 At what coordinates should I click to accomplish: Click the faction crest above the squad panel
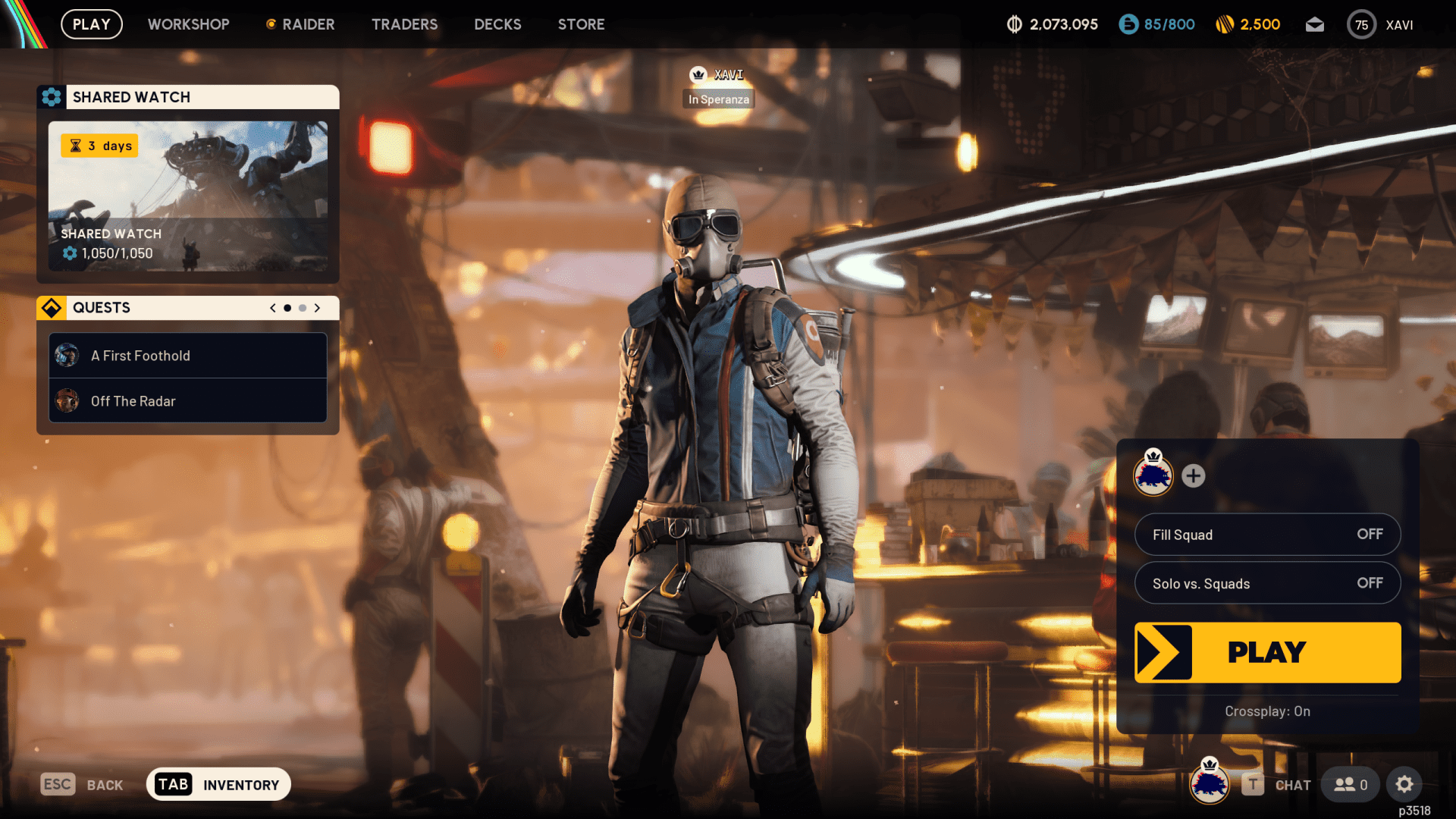[1153, 476]
